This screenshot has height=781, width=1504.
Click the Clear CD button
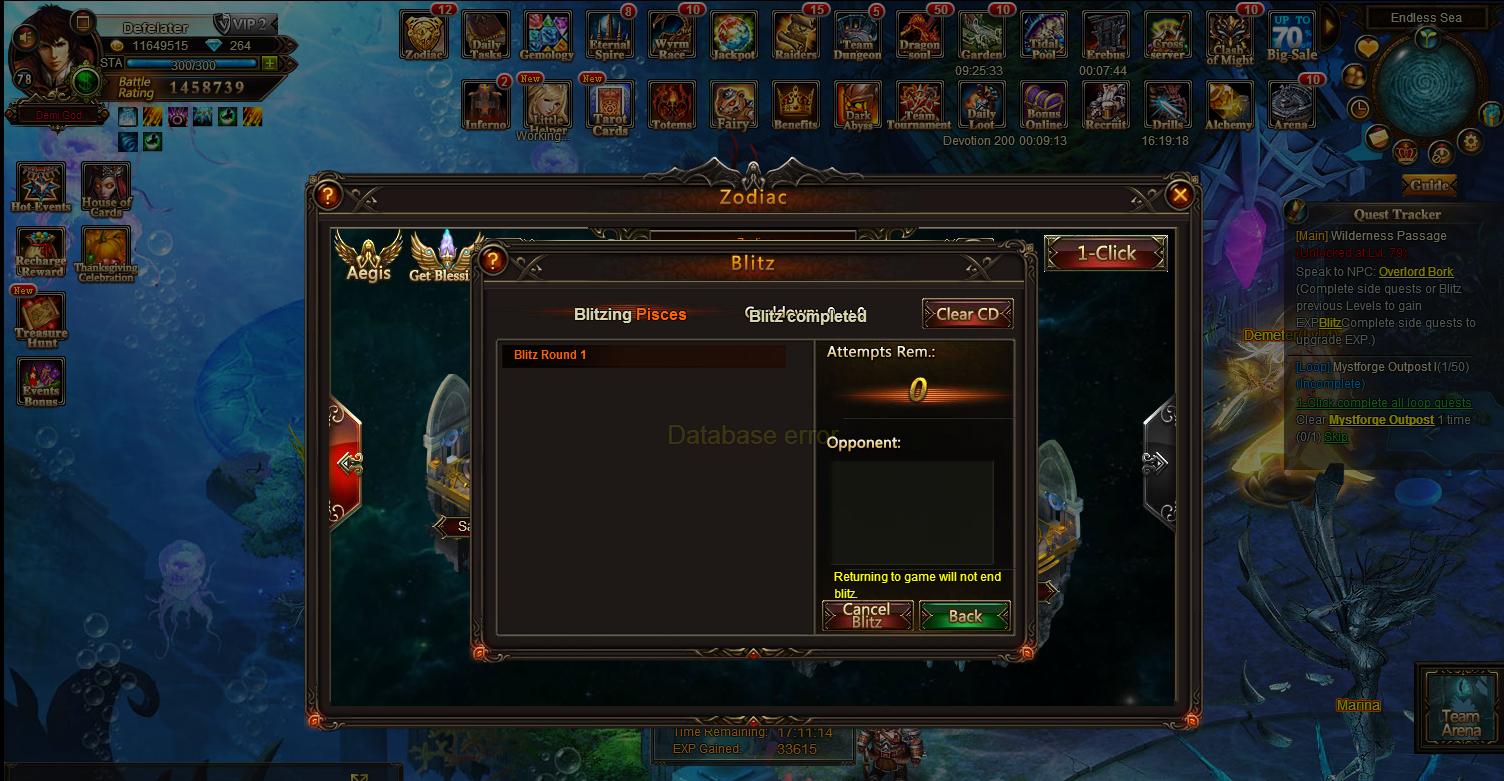pyautogui.click(x=967, y=314)
